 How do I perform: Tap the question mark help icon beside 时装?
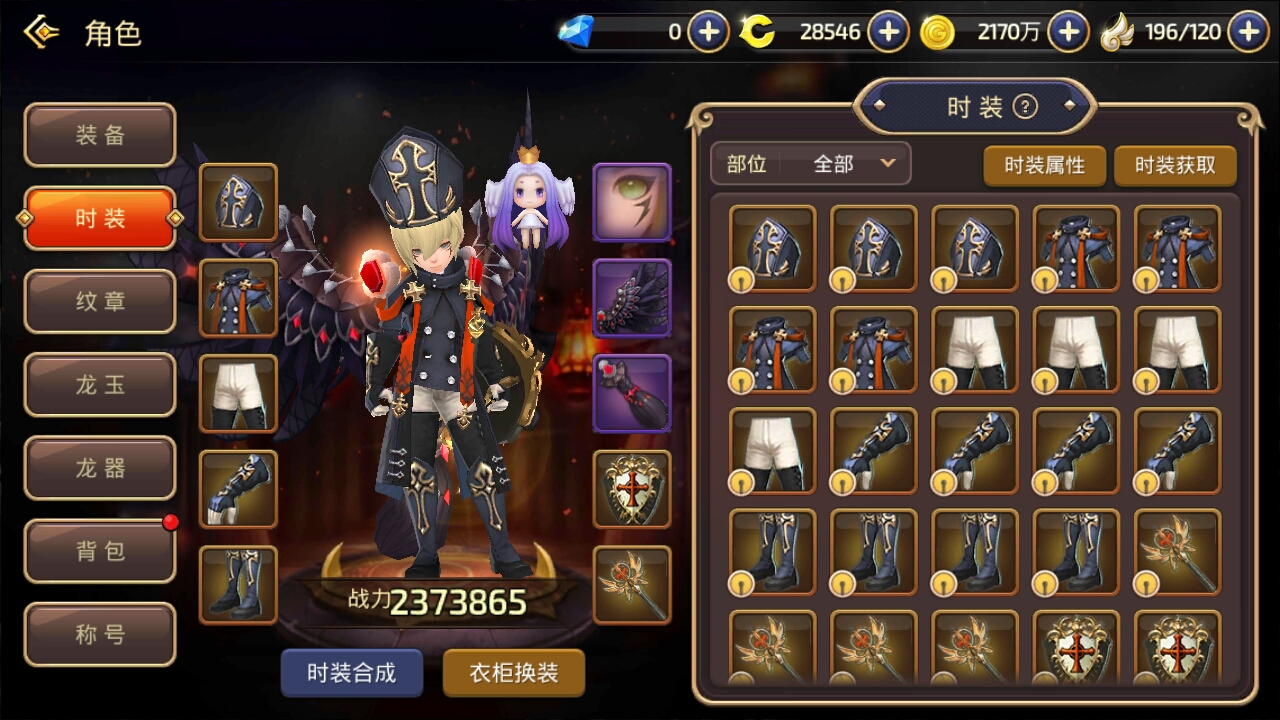[1025, 107]
